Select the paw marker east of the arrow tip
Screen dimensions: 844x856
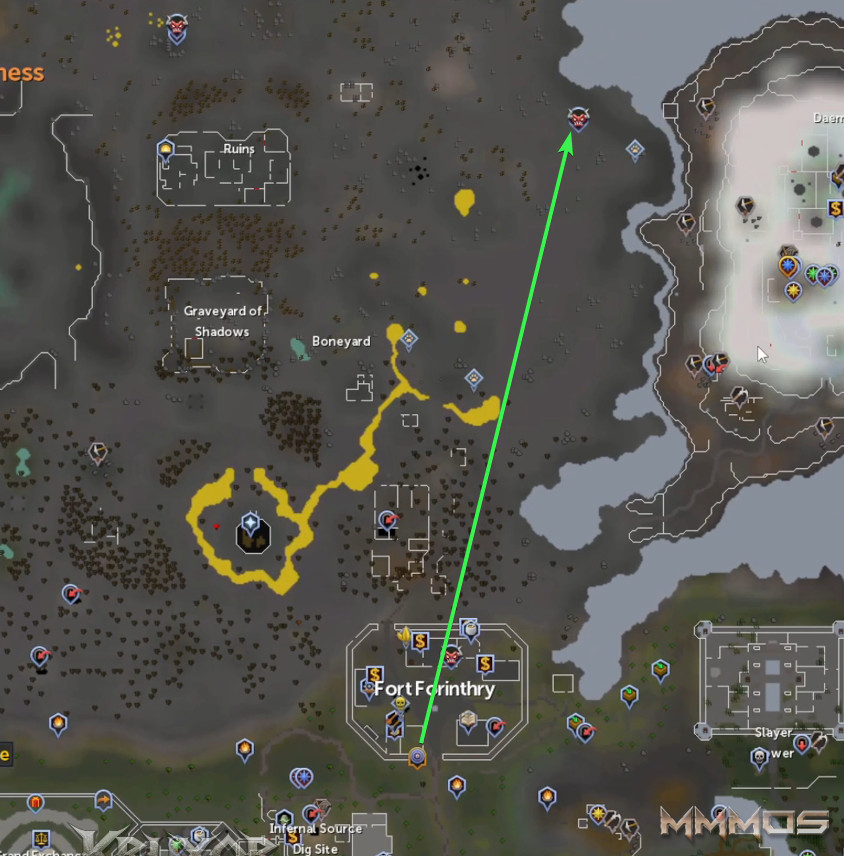(634, 150)
